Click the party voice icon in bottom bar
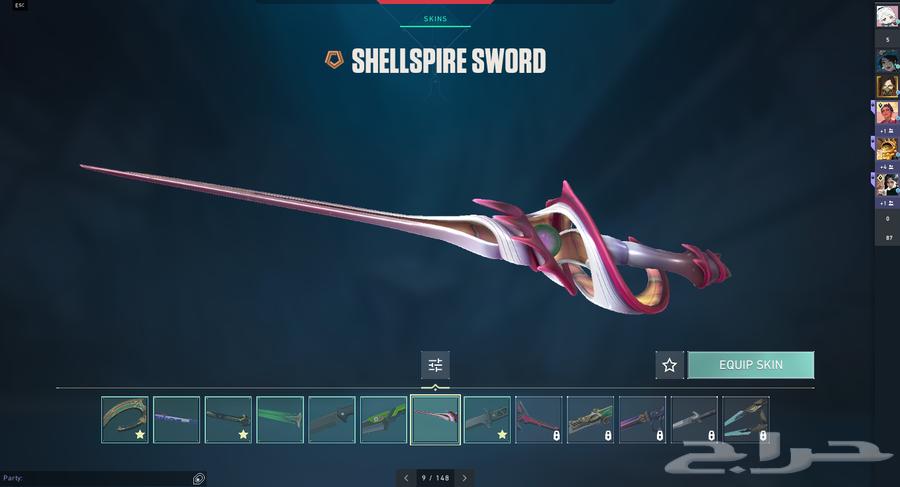 point(199,478)
